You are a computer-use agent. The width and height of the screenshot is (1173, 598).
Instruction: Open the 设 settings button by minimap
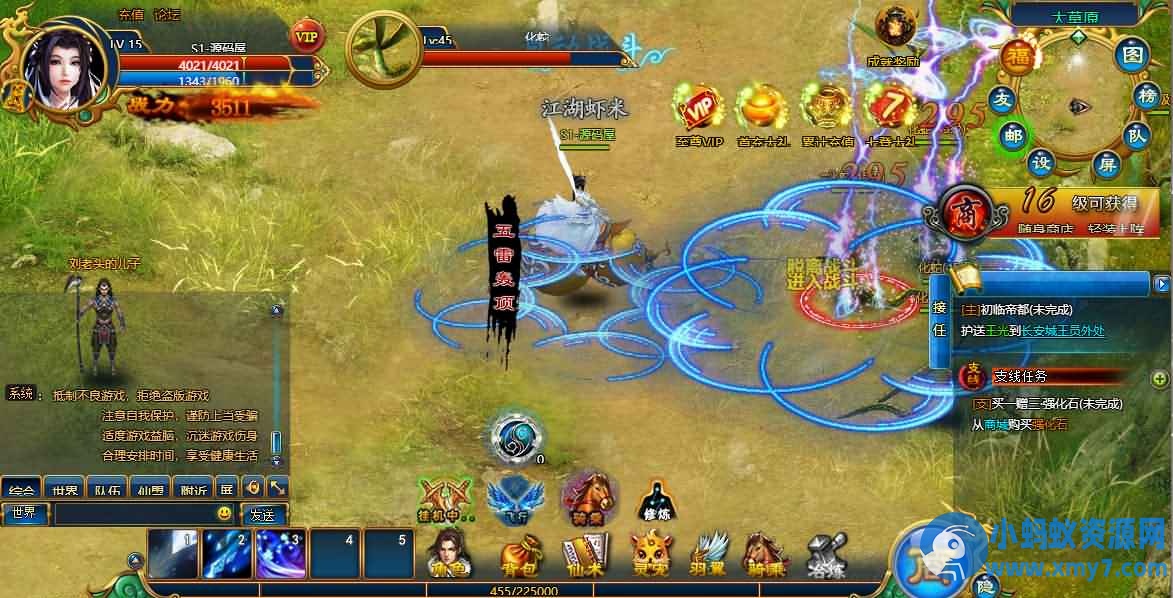coord(1043,163)
